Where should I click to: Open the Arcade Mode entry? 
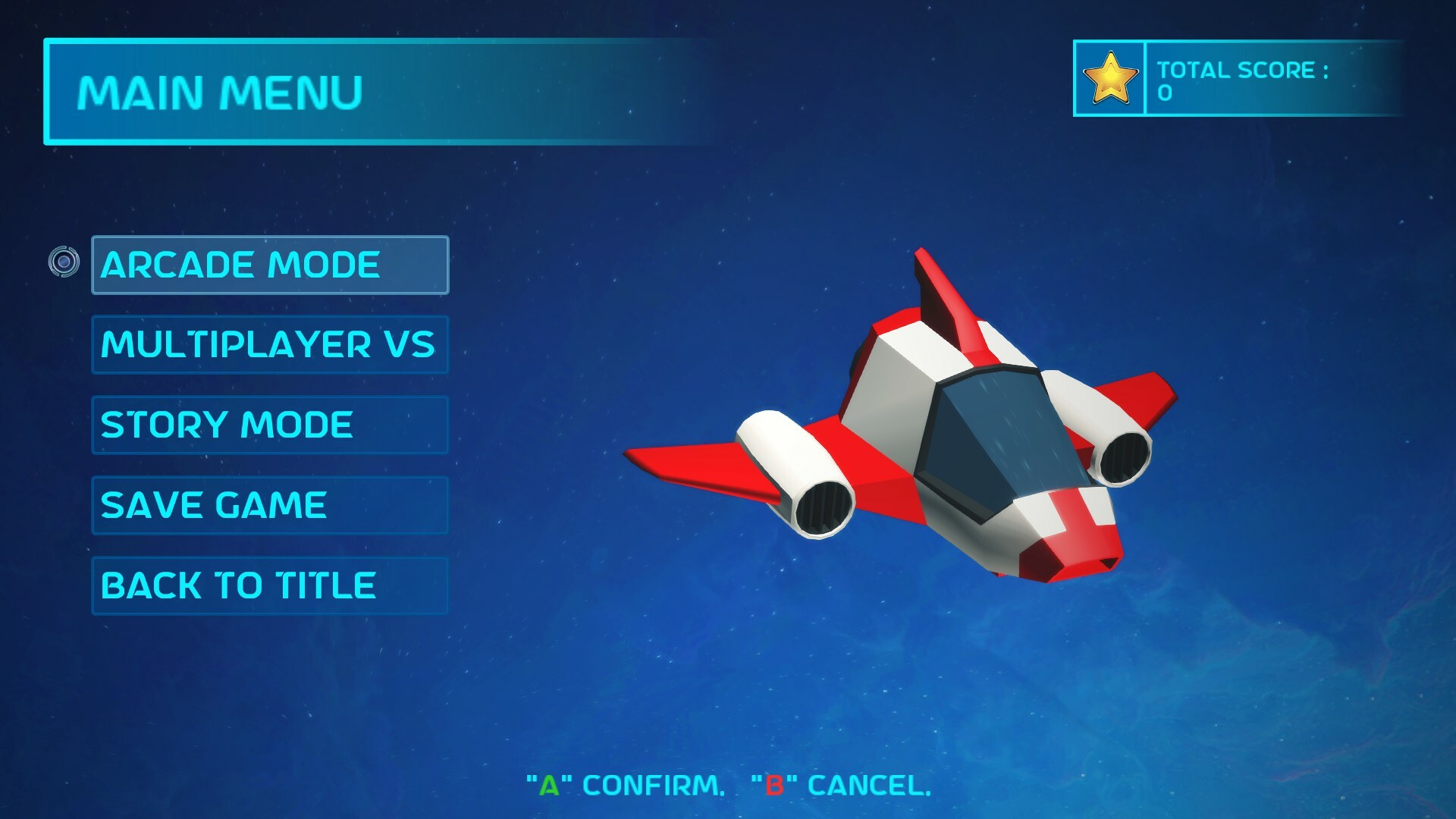269,265
